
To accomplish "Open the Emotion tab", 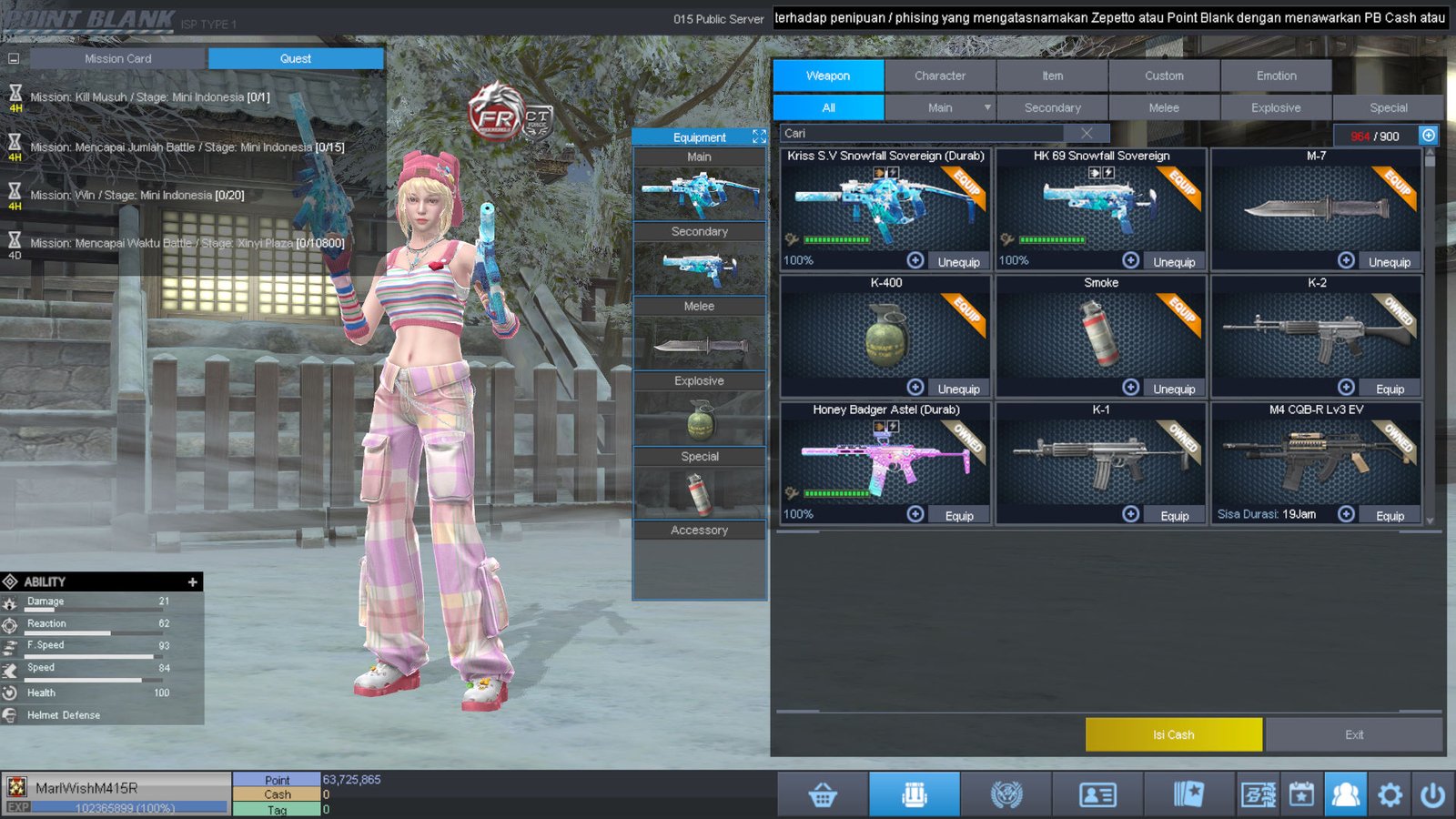I will coord(1276,76).
